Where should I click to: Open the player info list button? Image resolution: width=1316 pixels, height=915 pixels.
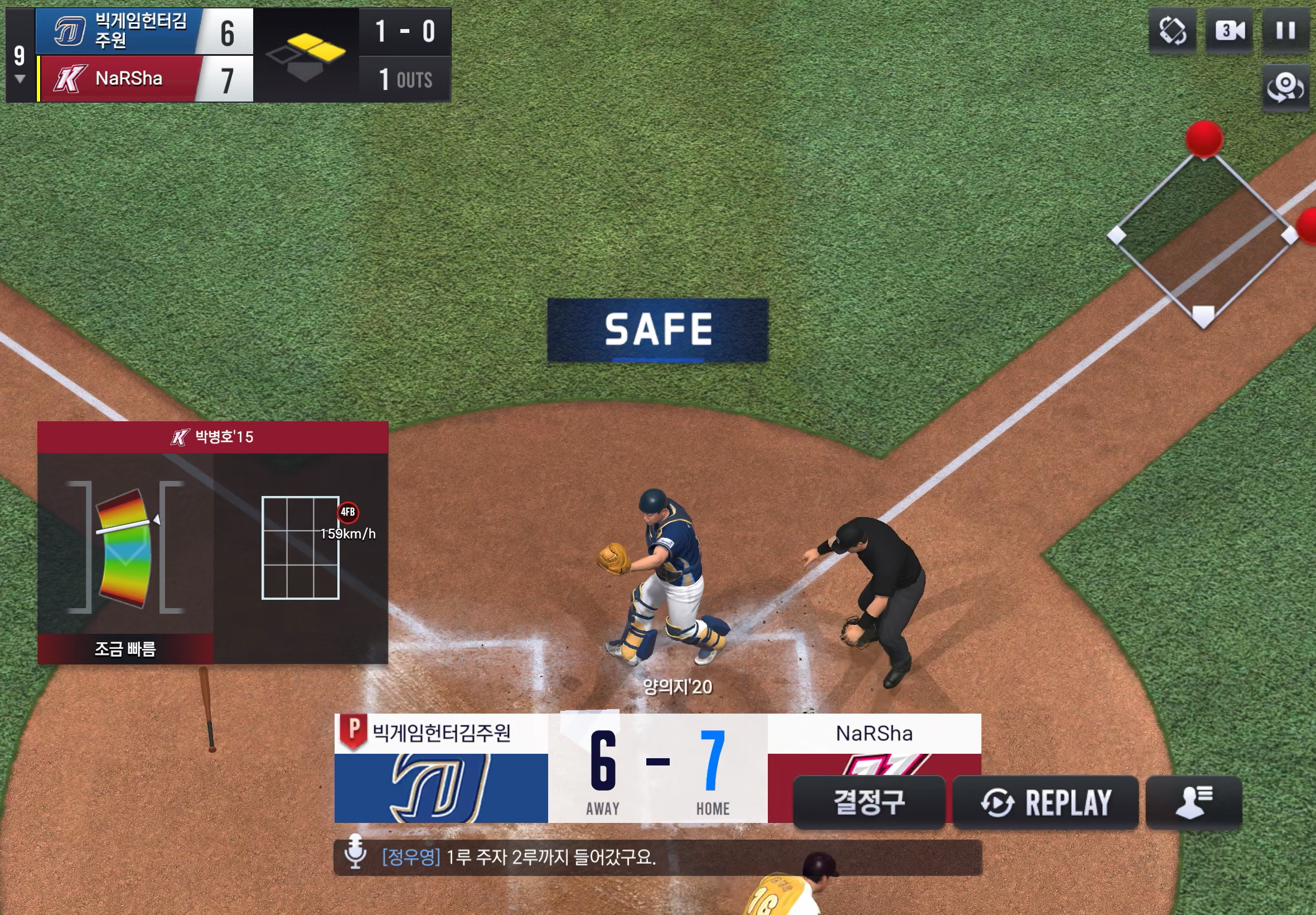coord(1193,802)
